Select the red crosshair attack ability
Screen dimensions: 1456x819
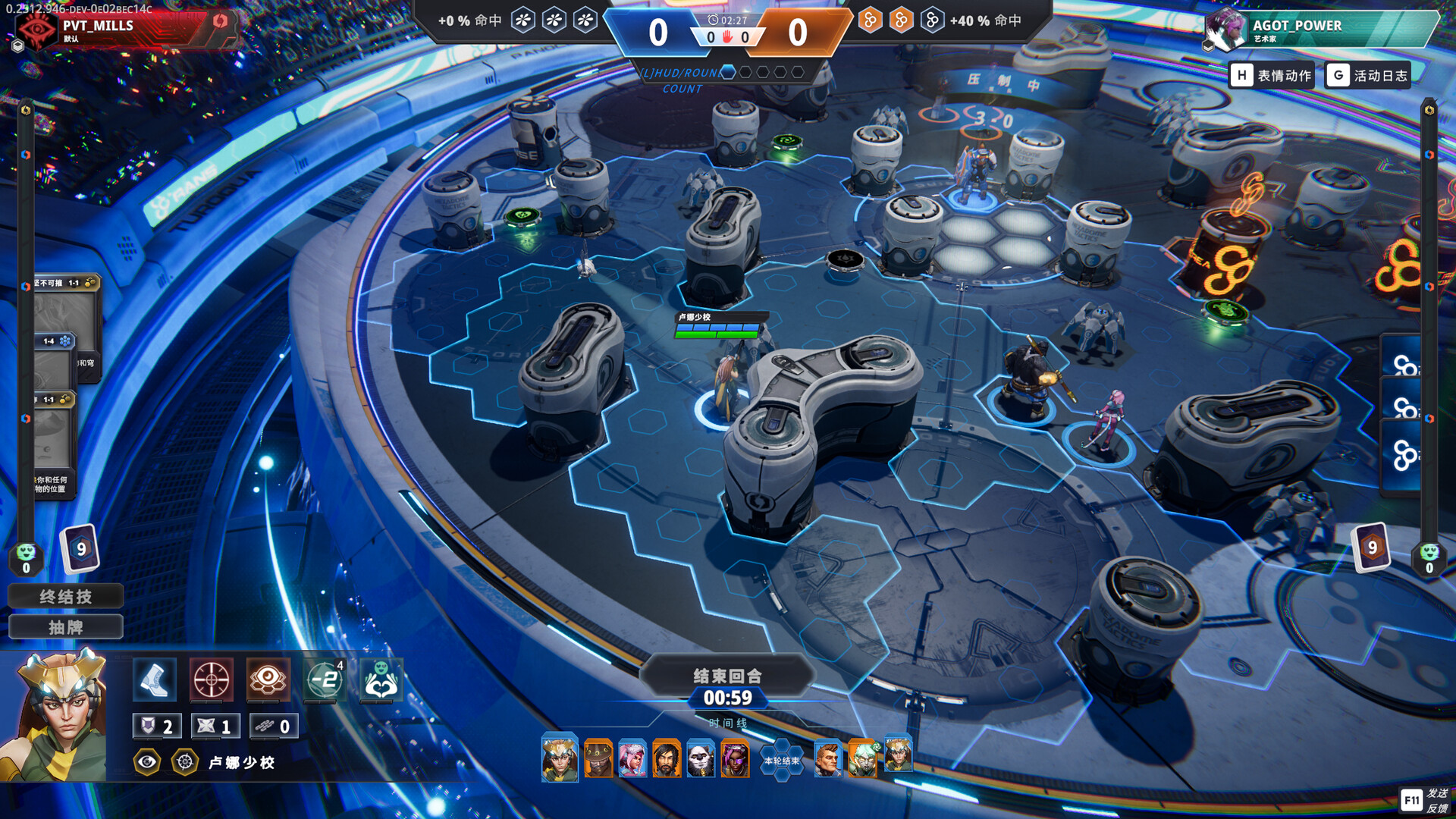click(211, 679)
